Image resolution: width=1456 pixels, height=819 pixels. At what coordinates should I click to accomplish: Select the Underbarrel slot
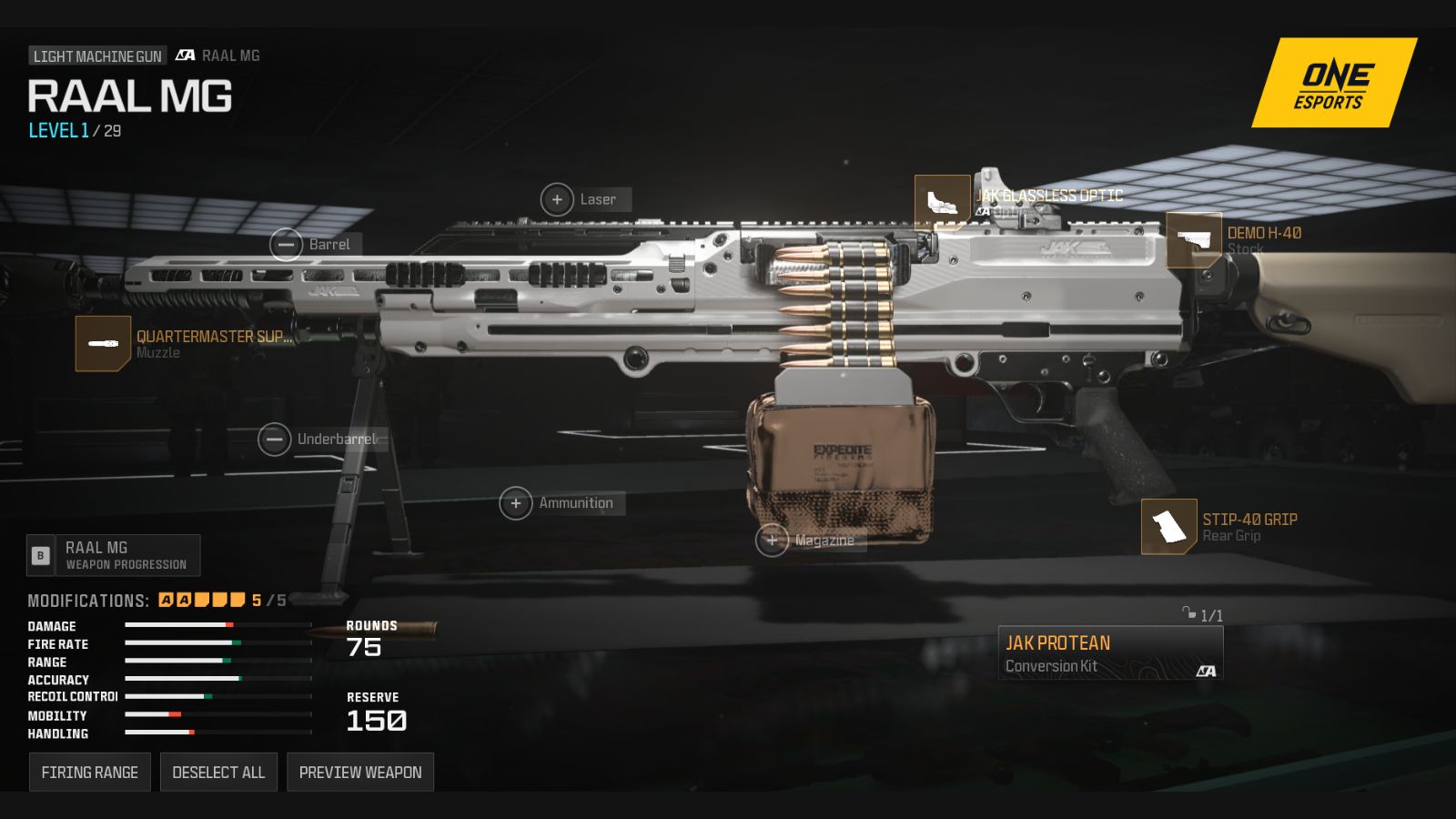(x=274, y=440)
